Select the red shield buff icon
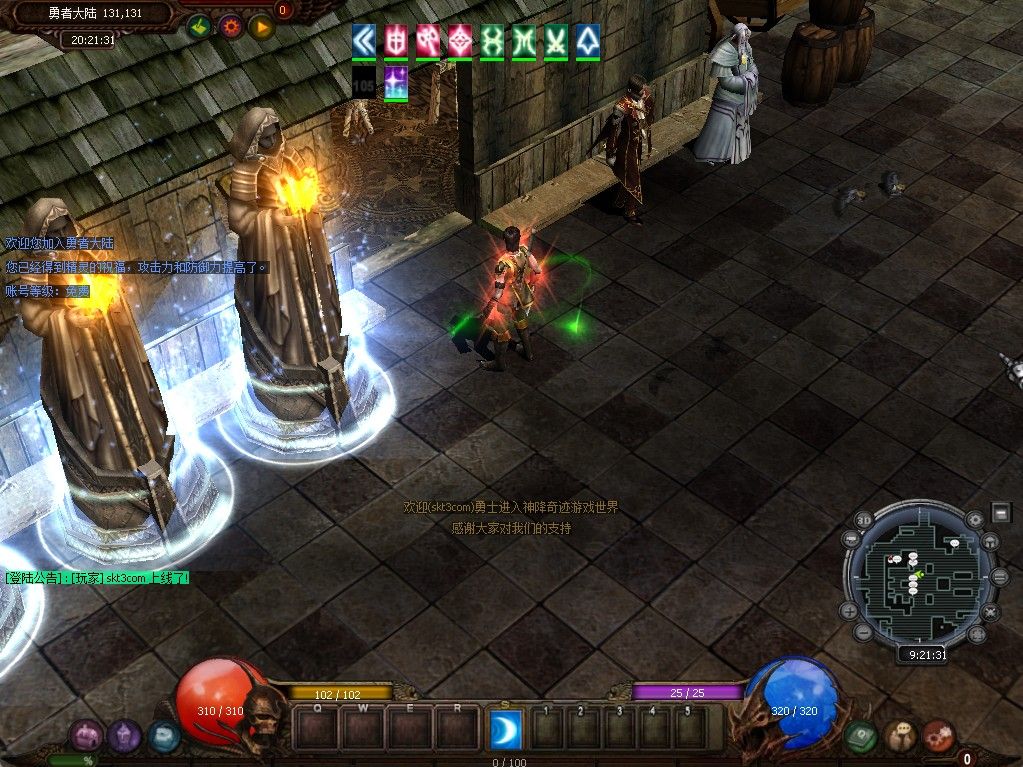 [397, 40]
